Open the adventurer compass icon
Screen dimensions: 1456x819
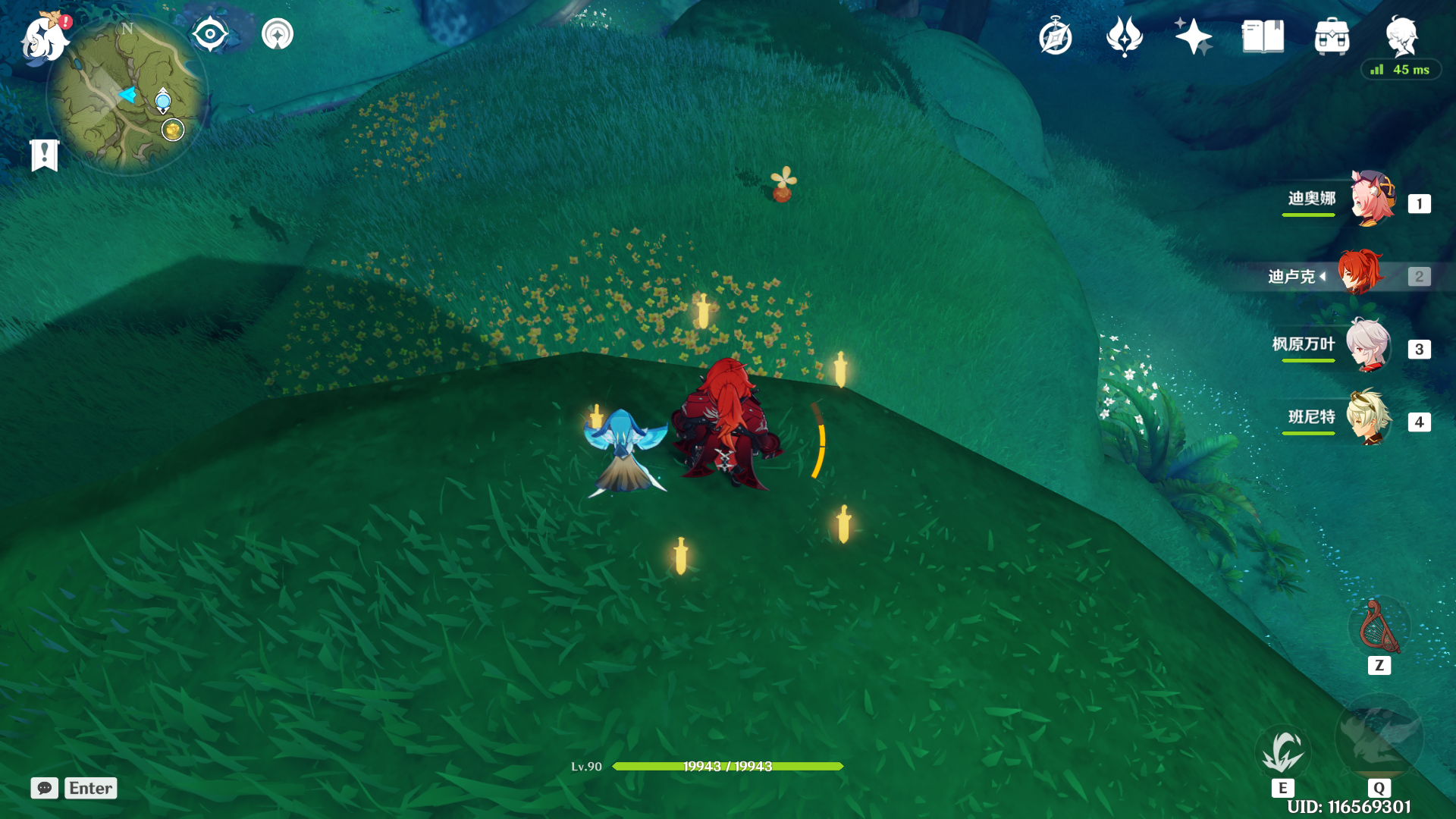tap(1055, 36)
